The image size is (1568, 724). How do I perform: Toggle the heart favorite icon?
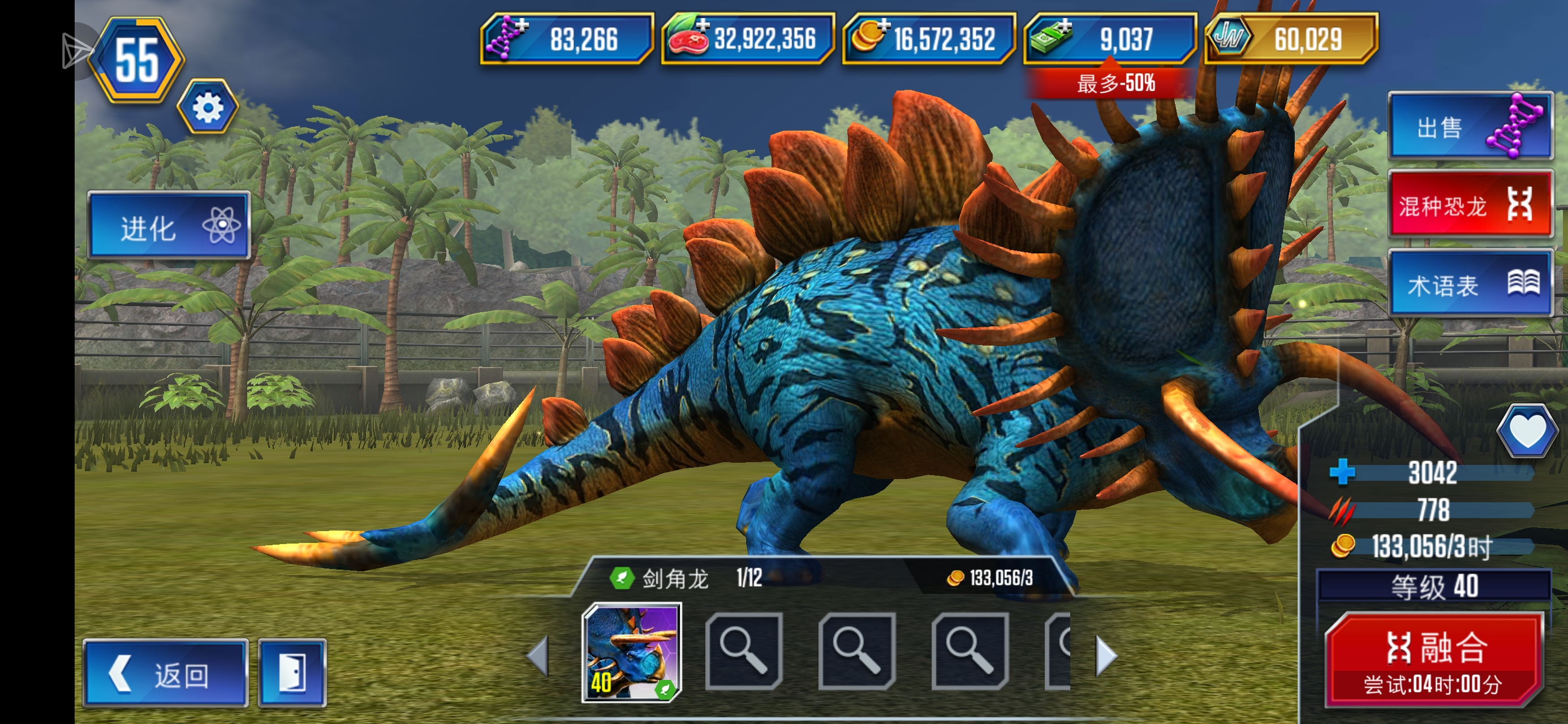pyautogui.click(x=1527, y=430)
